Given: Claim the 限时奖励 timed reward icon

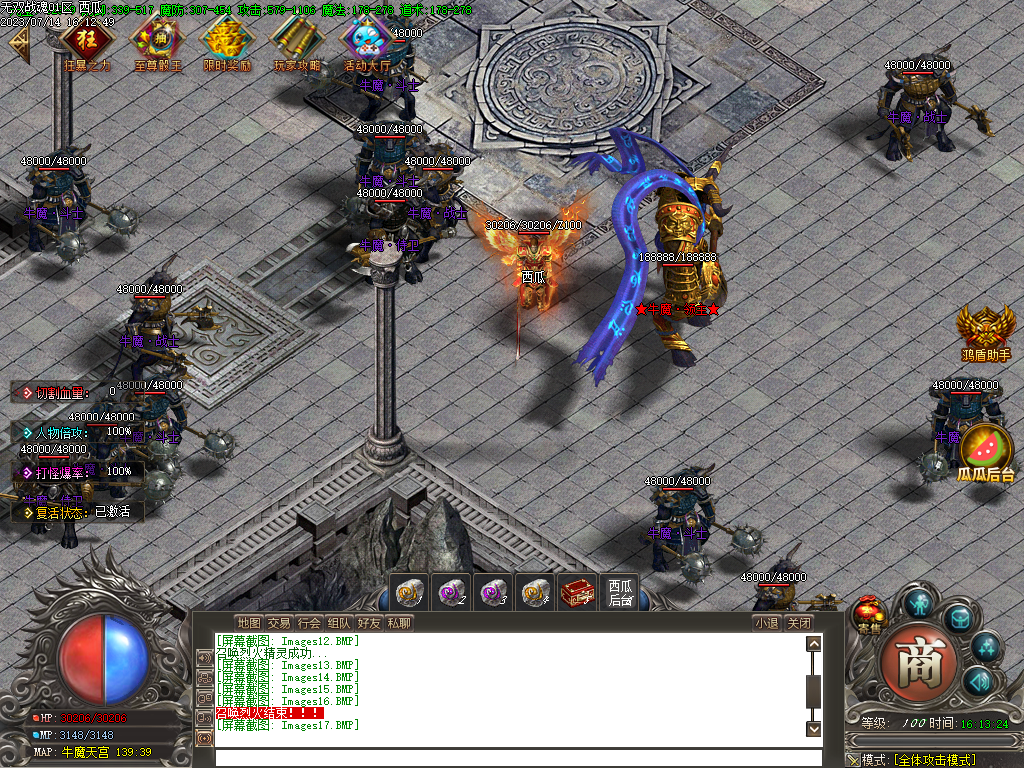Looking at the screenshot, I should click(227, 42).
